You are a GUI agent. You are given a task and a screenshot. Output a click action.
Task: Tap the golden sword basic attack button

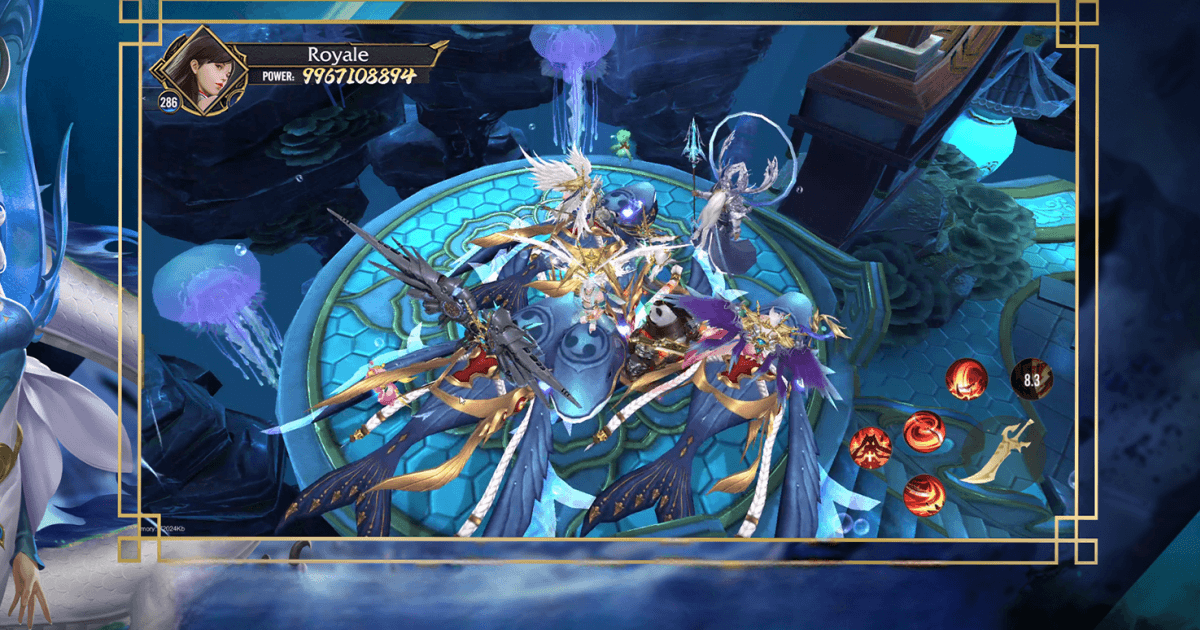pos(997,453)
